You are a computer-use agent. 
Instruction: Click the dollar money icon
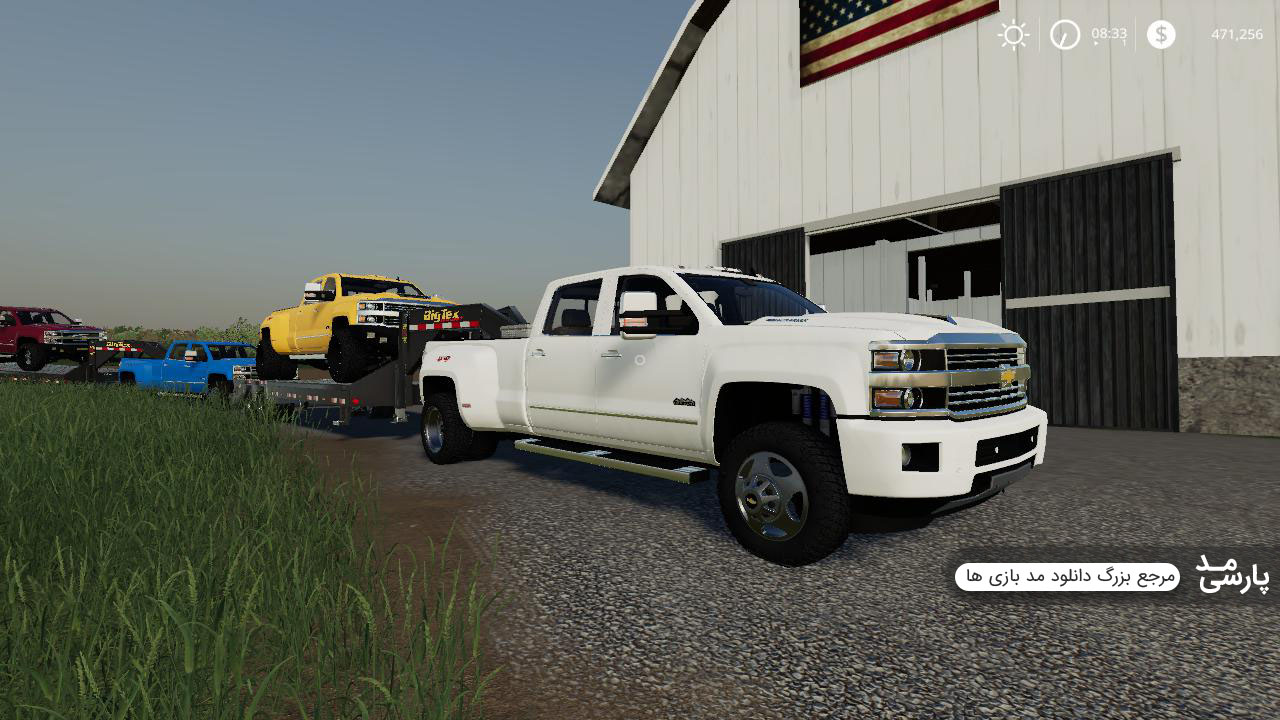pos(1161,35)
